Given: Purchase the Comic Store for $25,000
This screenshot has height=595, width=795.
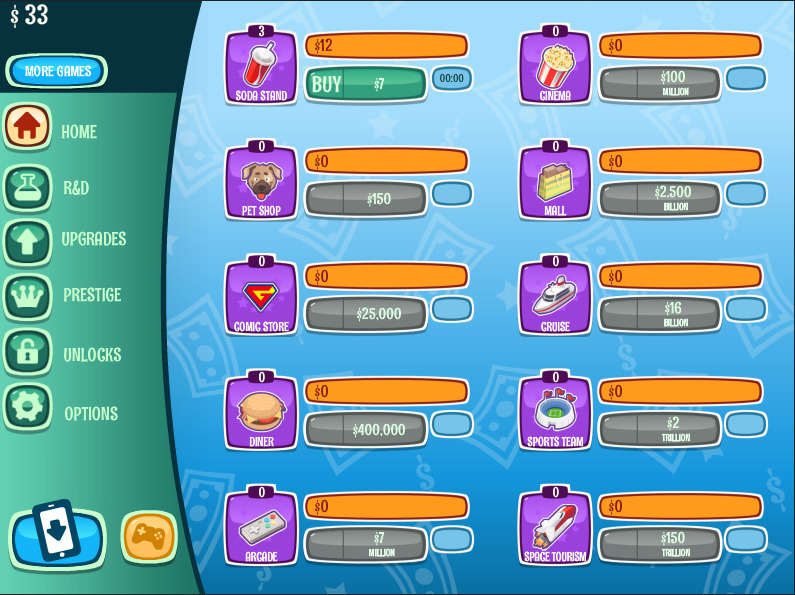Looking at the screenshot, I should [x=365, y=314].
